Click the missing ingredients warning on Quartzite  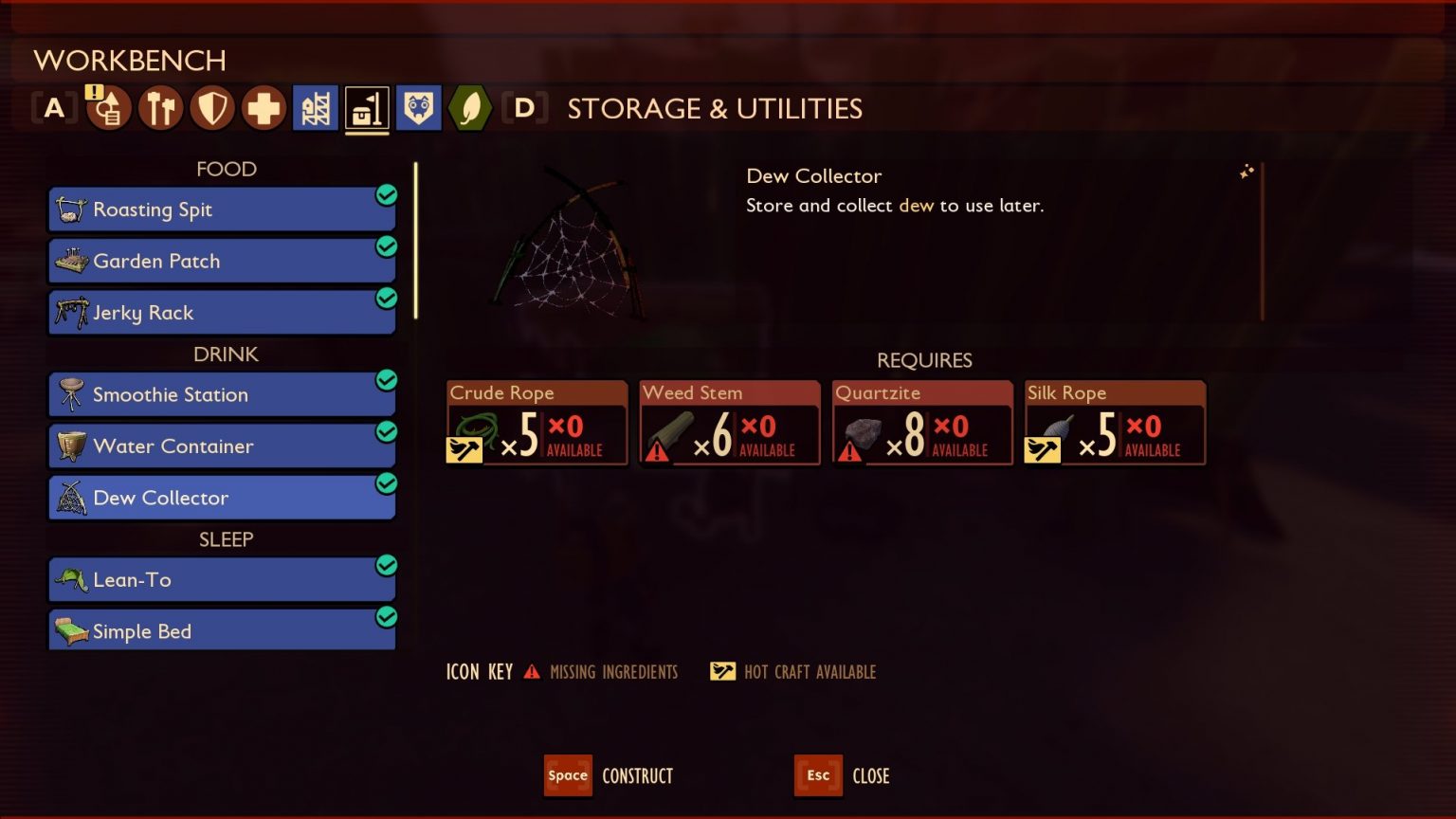pyautogui.click(x=850, y=449)
